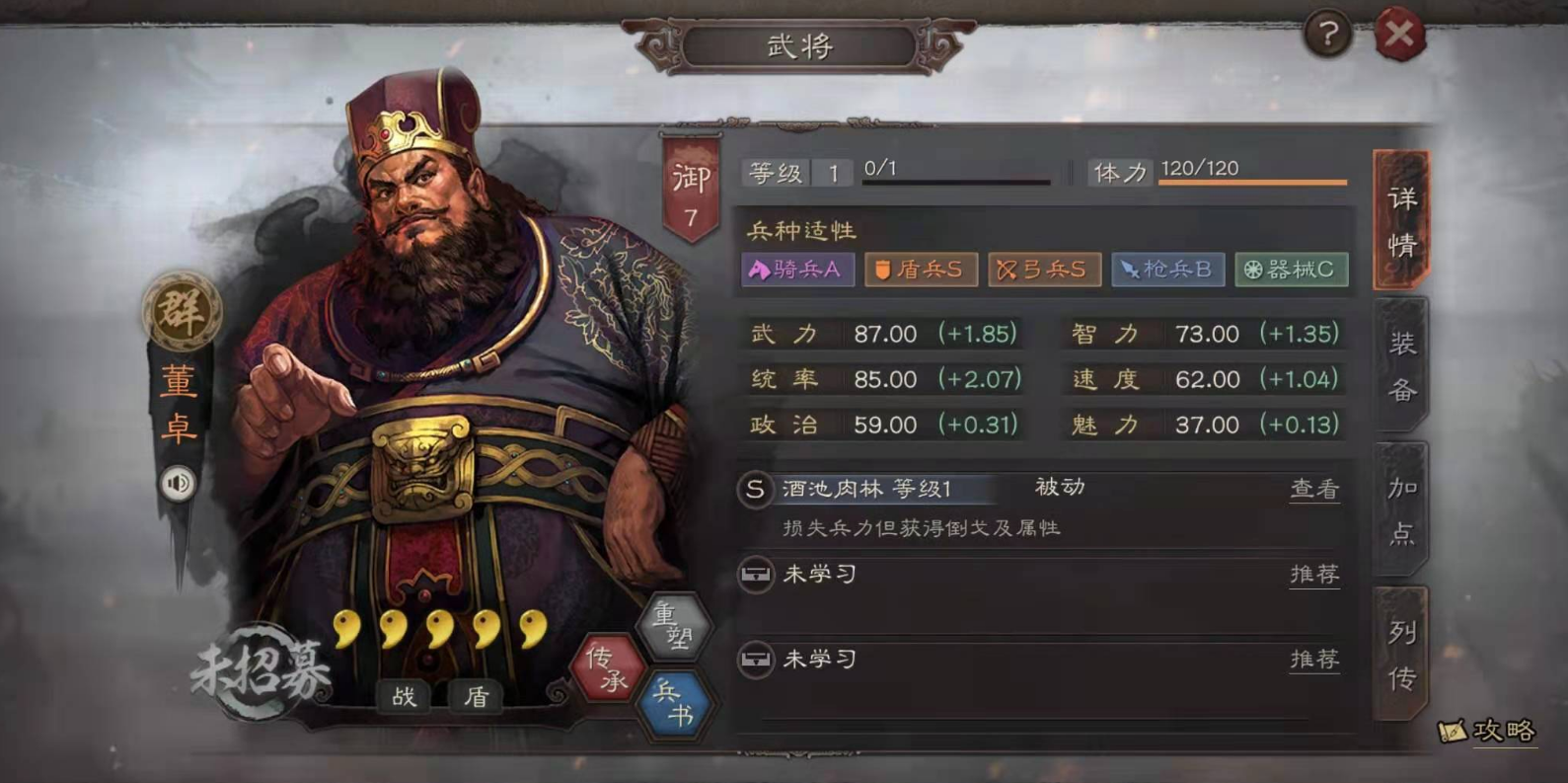This screenshot has width=1568, height=783.
Task: Select the 盾兵S shield troop badge
Action: tap(921, 270)
